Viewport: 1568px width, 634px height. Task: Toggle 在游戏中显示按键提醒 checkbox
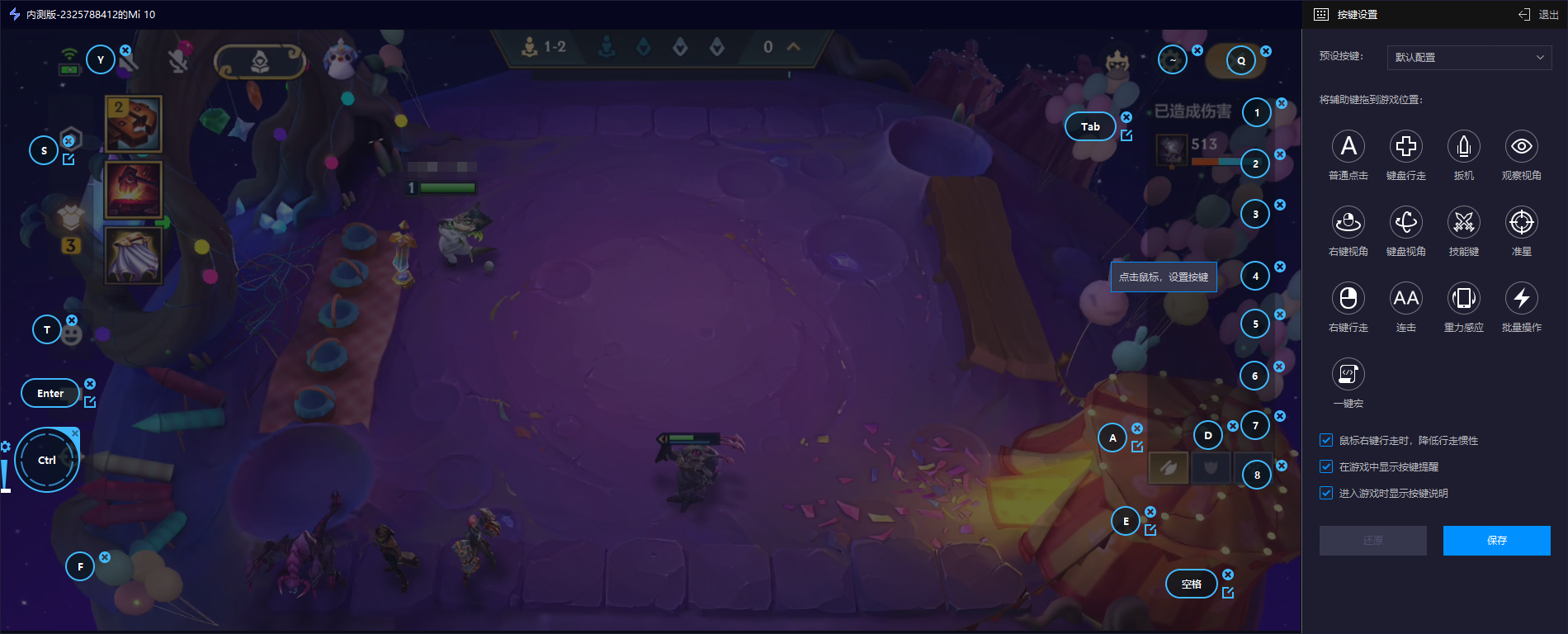[x=1326, y=467]
